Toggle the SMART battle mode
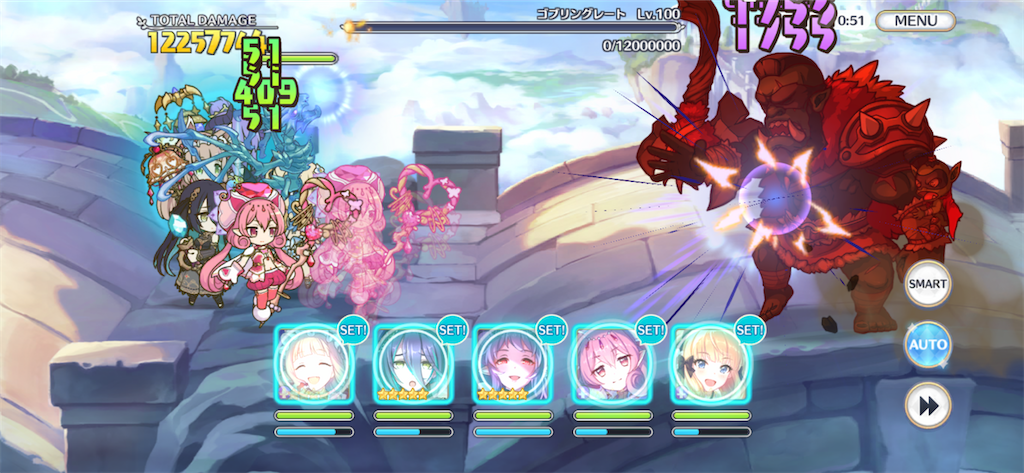1024x473 pixels. (927, 285)
